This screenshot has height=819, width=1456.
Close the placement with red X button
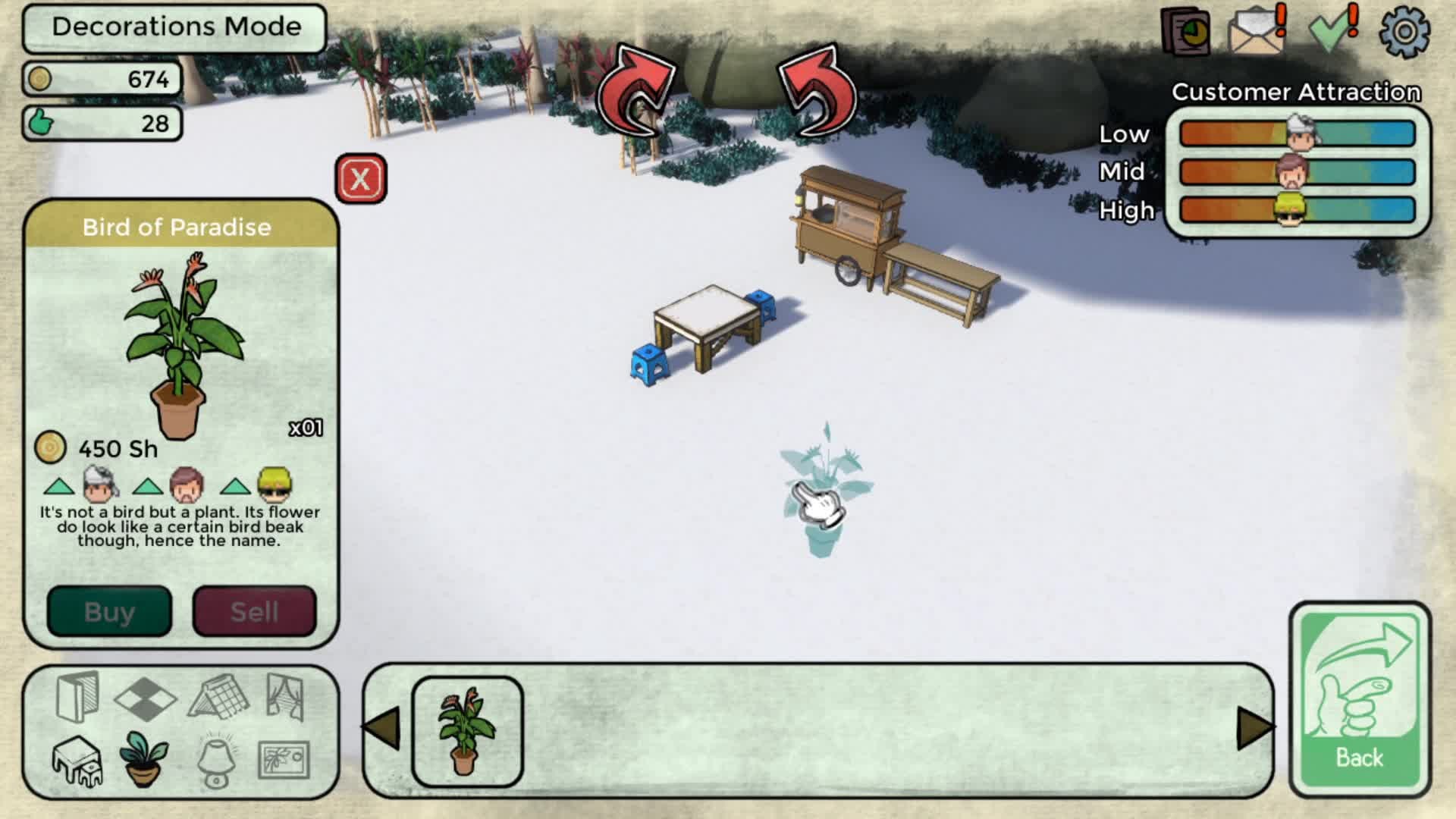click(360, 179)
